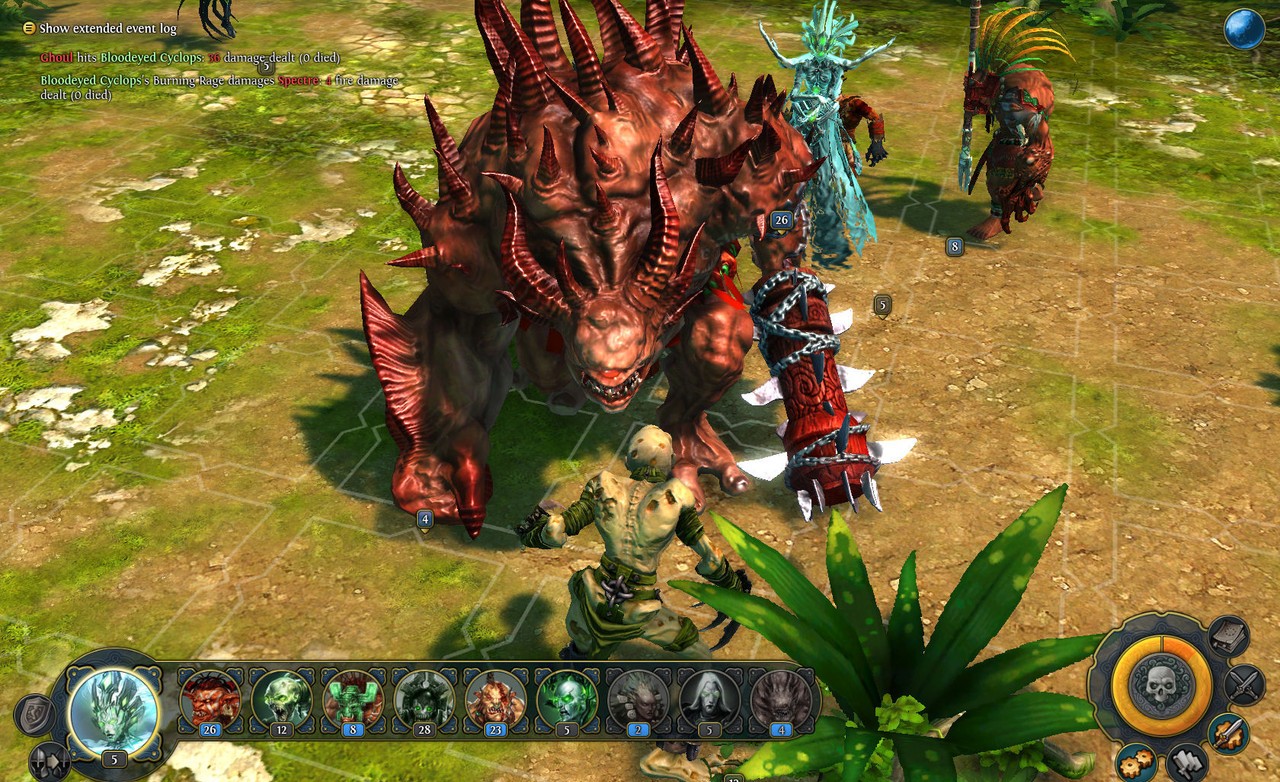Select the crossed swords action
The image size is (1280, 782).
click(1245, 684)
